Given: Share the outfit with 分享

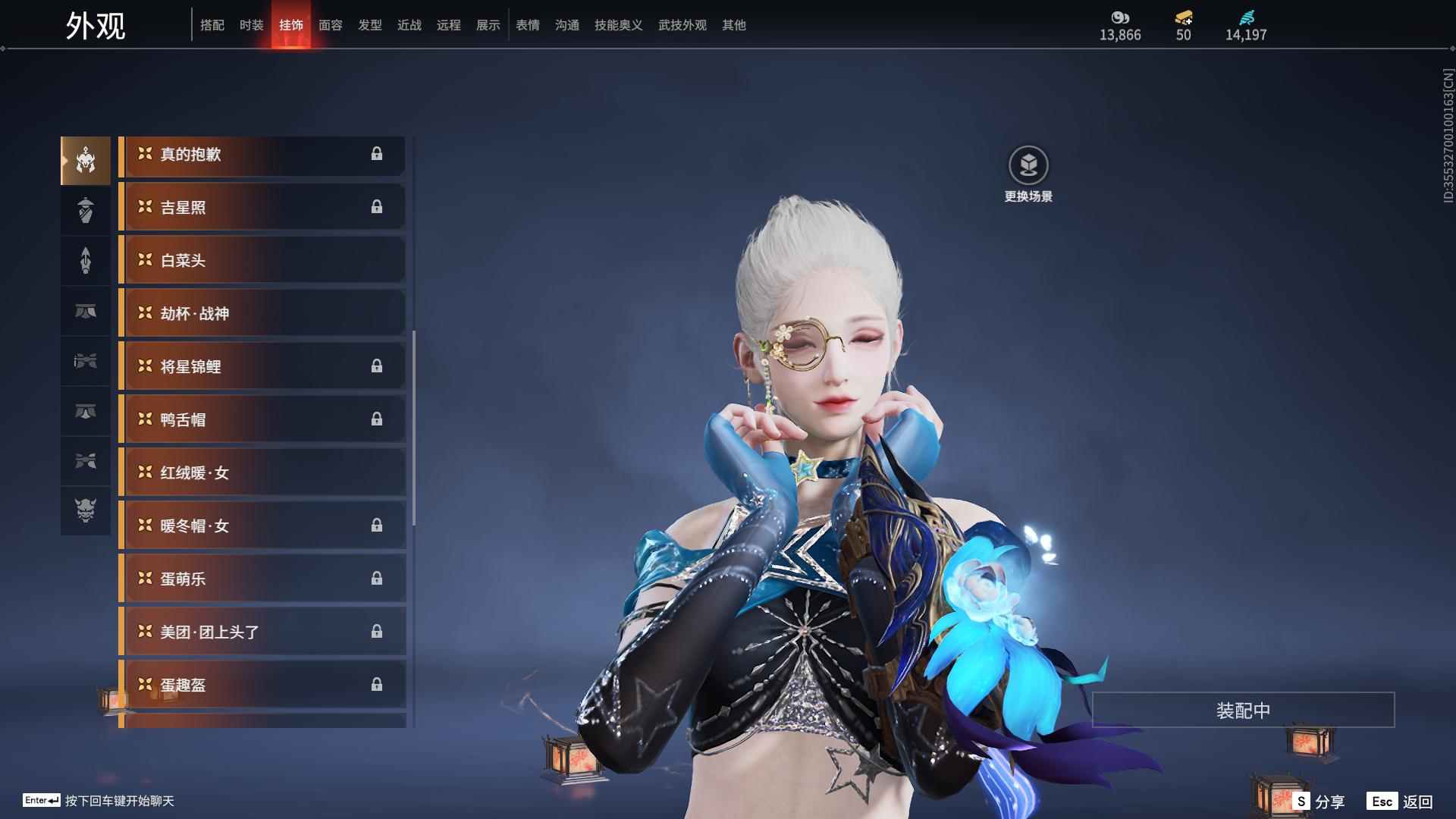Looking at the screenshot, I should click(x=1319, y=801).
